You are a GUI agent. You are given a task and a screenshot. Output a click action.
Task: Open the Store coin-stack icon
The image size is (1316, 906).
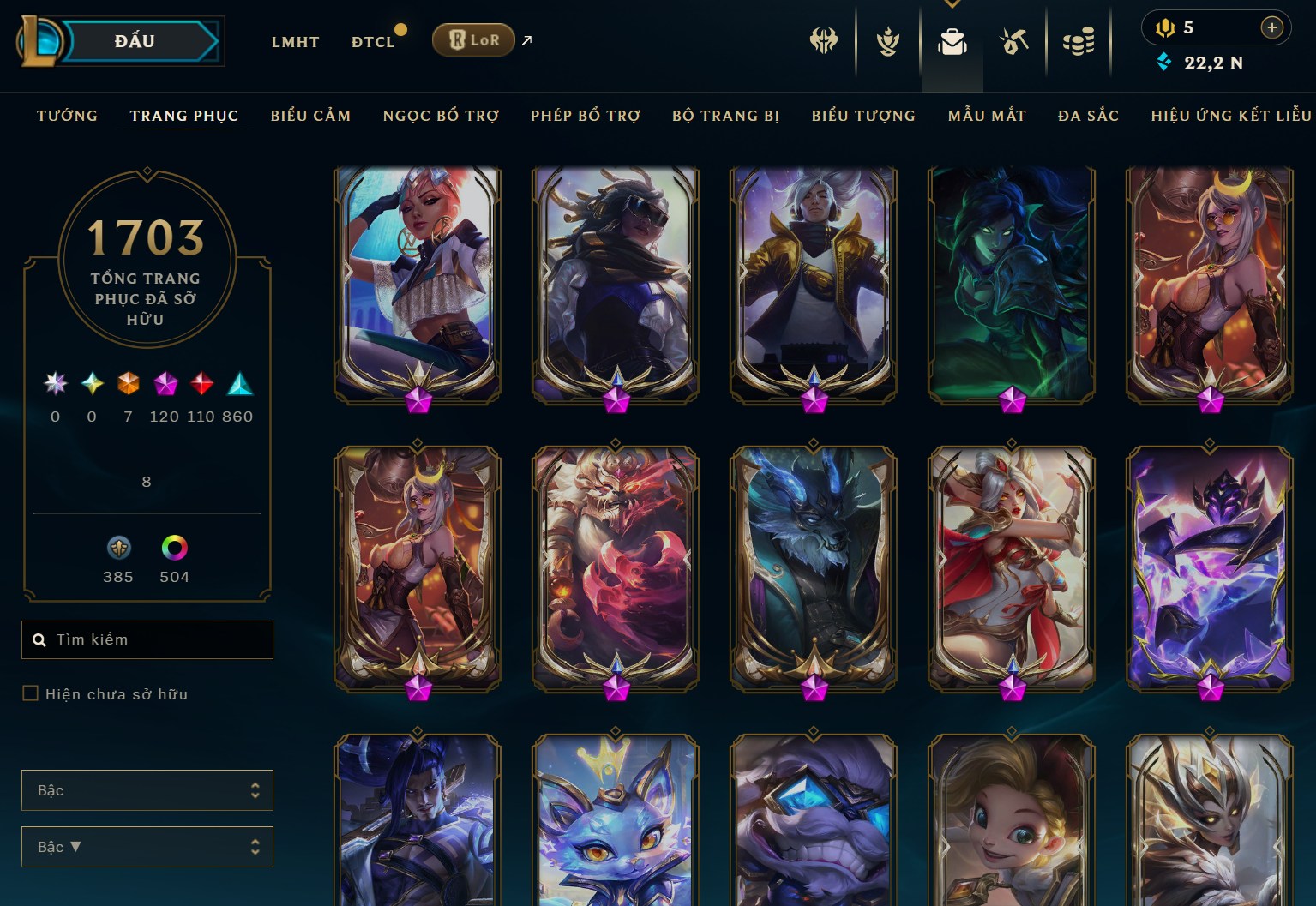[1079, 40]
